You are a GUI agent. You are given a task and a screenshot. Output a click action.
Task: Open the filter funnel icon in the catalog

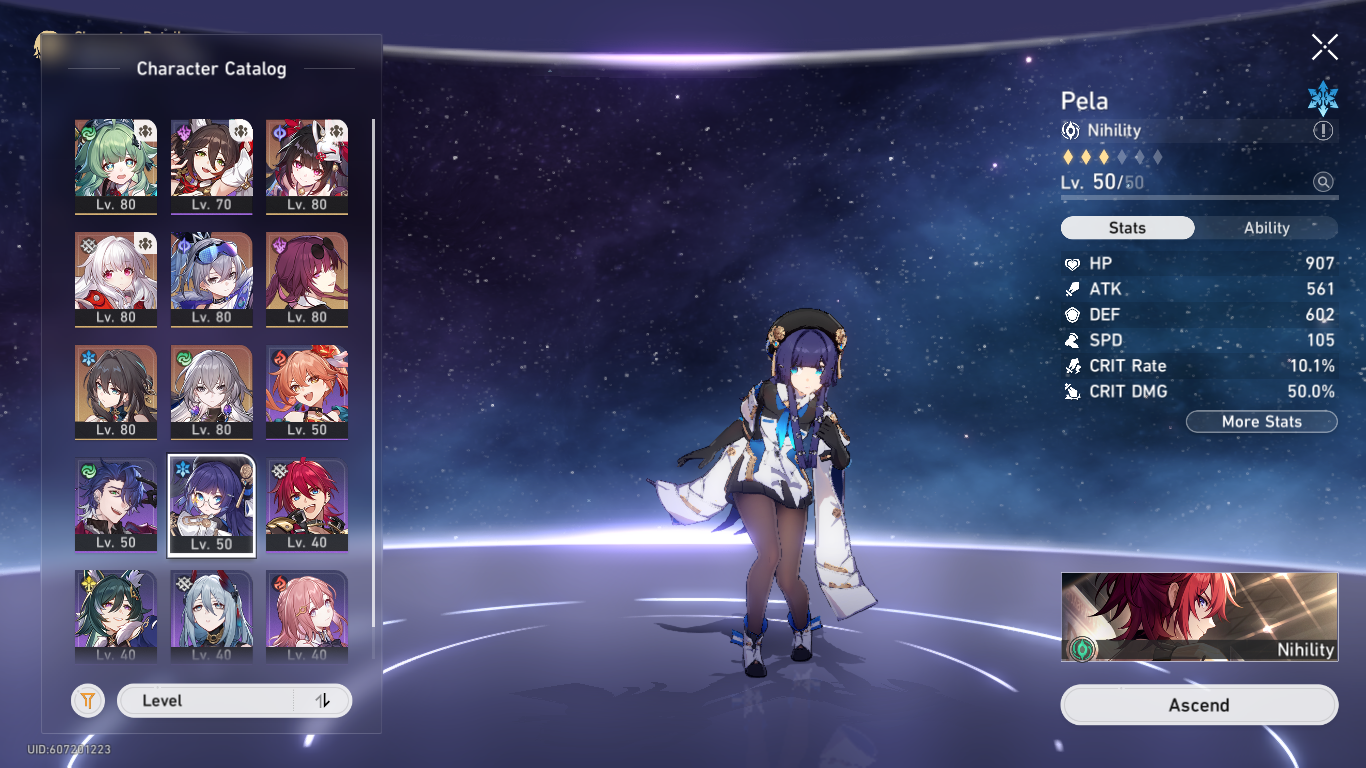click(88, 700)
